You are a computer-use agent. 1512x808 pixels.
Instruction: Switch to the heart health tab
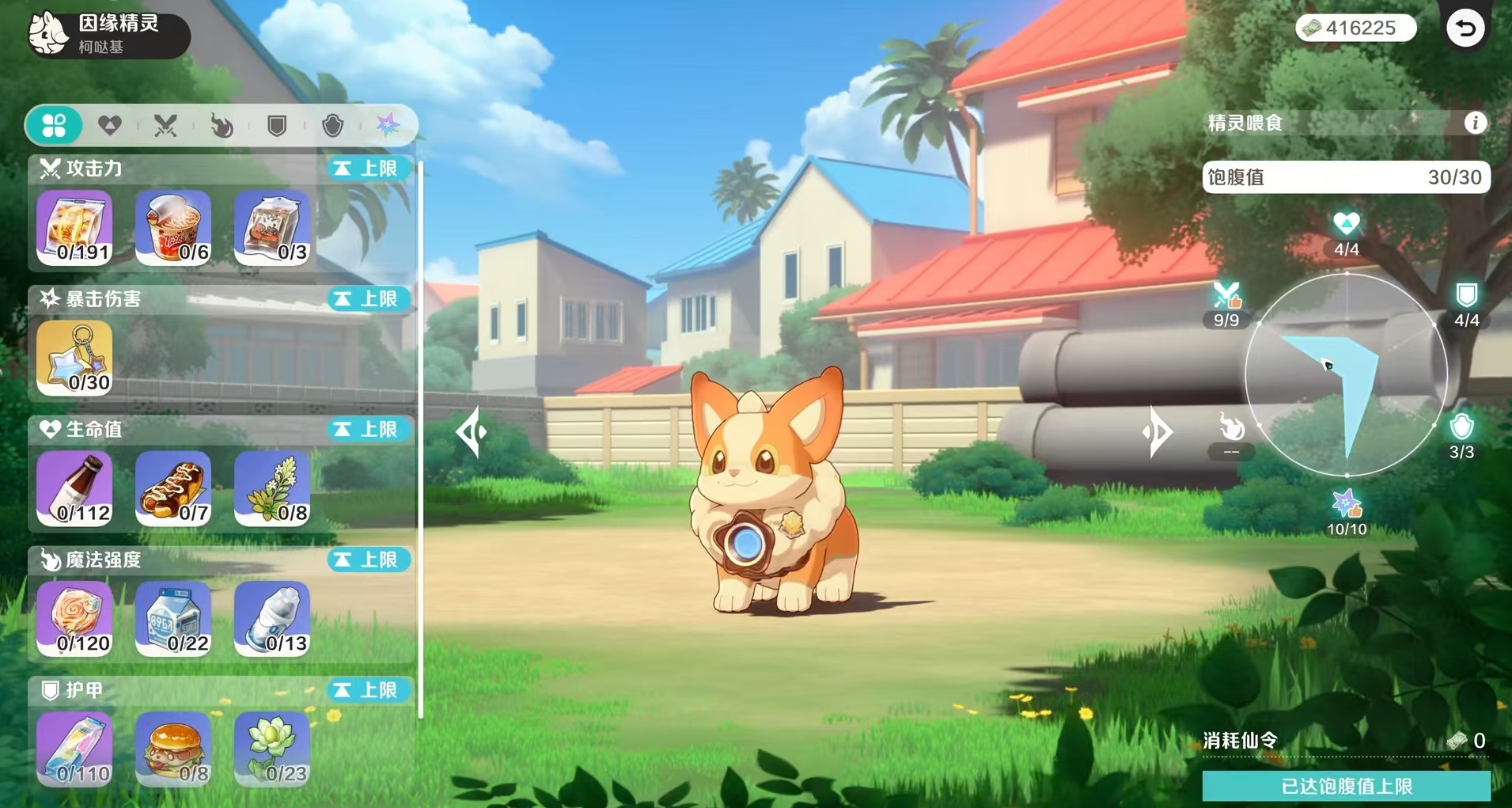tap(109, 125)
